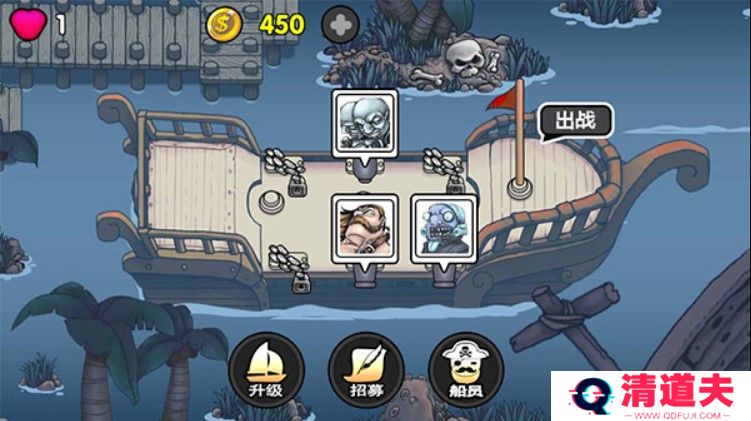Open the 招募 recruit menu
Image resolution: width=751 pixels, height=421 pixels.
(x=365, y=367)
